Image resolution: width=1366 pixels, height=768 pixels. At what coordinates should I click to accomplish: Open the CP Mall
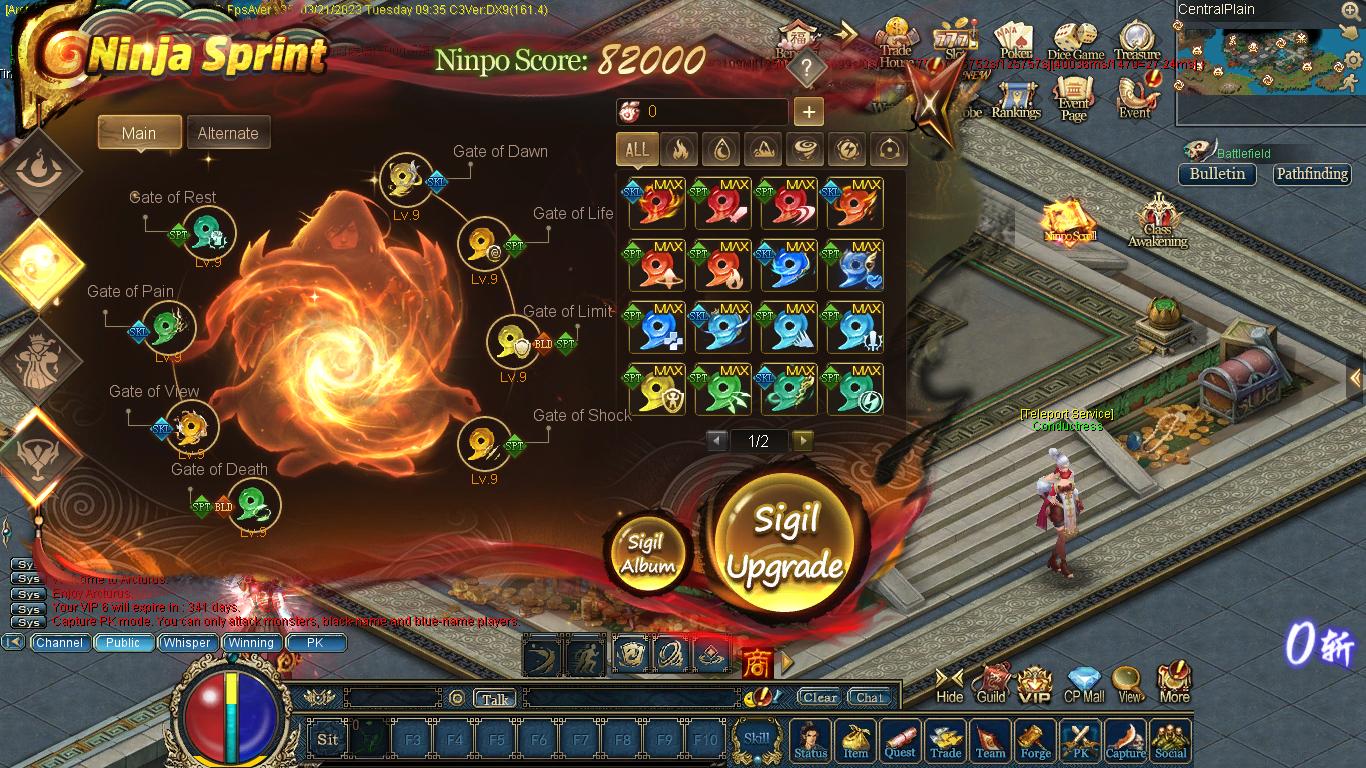(x=1084, y=685)
